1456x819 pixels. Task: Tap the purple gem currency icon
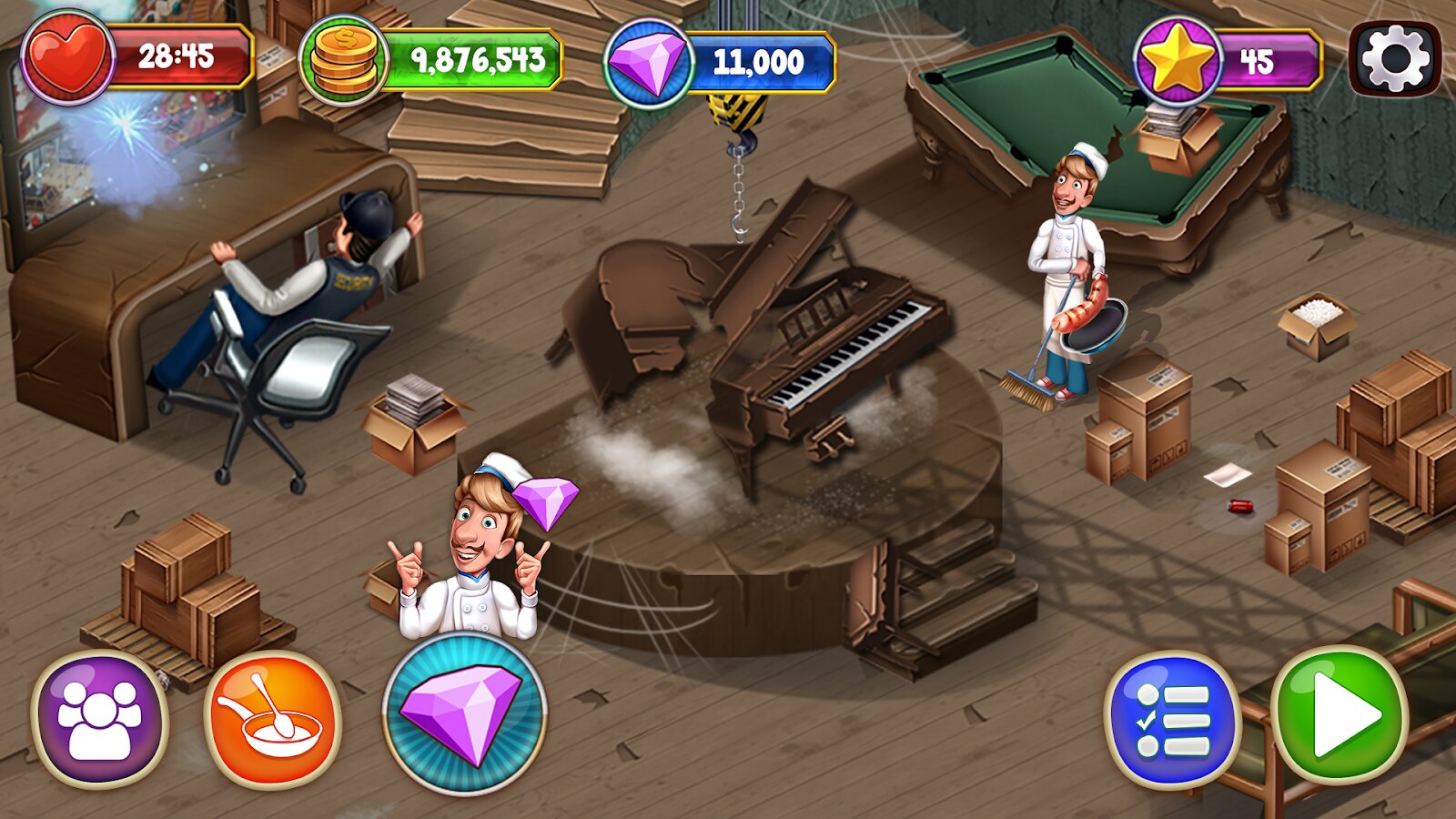[647, 62]
